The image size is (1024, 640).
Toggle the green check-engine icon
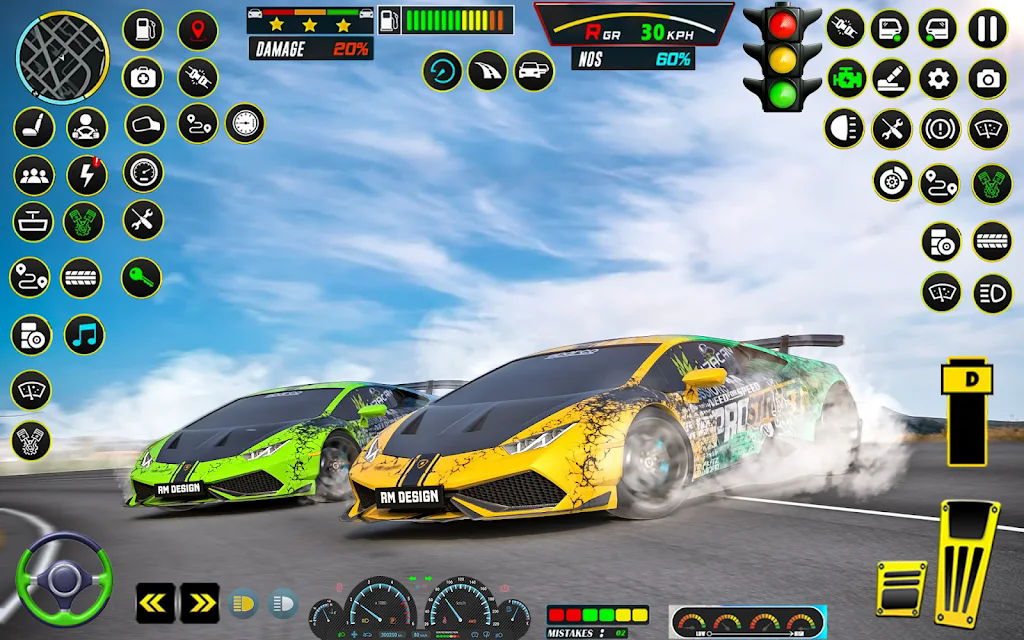(846, 78)
